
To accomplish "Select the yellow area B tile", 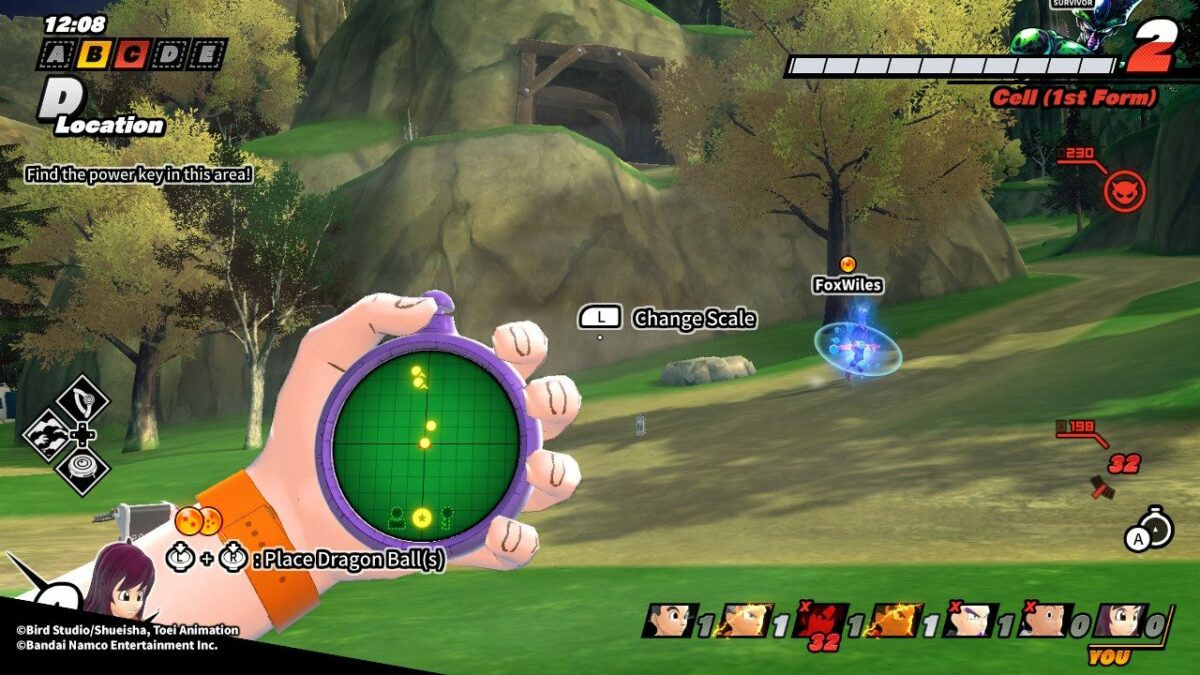I will [93, 54].
